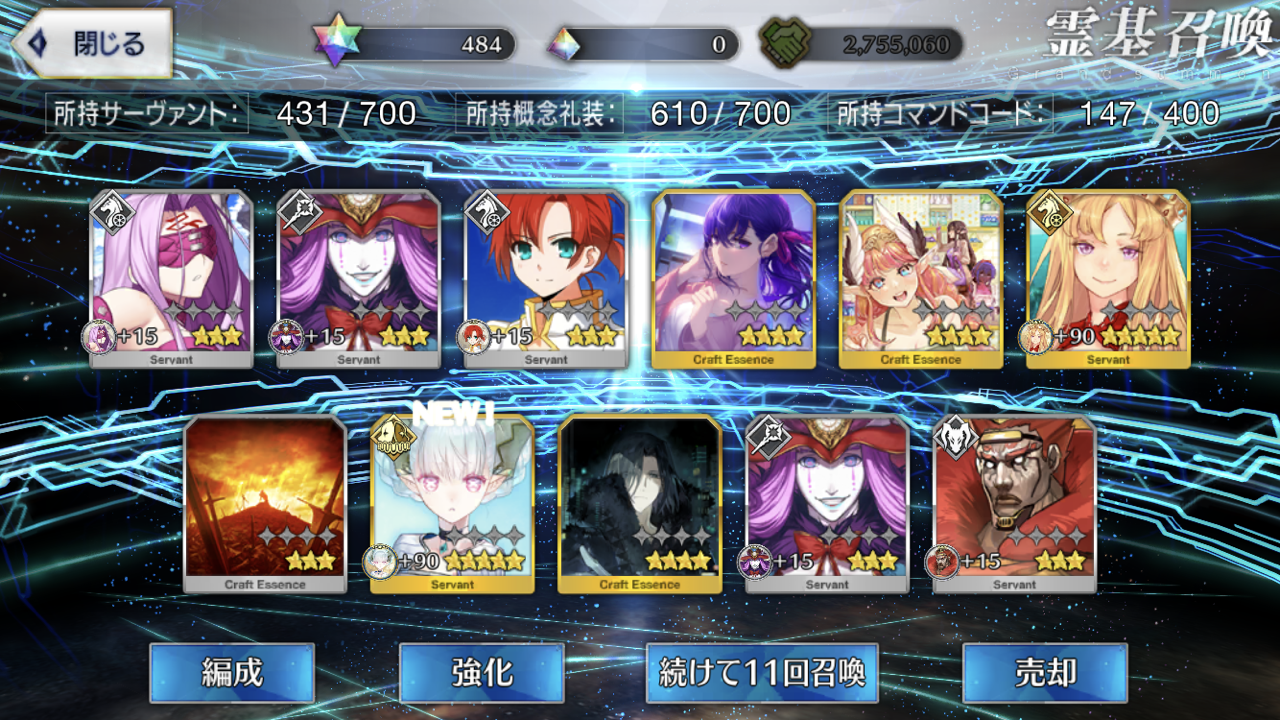Open the 売却 sell menu
The width and height of the screenshot is (1280, 720).
1044,672
